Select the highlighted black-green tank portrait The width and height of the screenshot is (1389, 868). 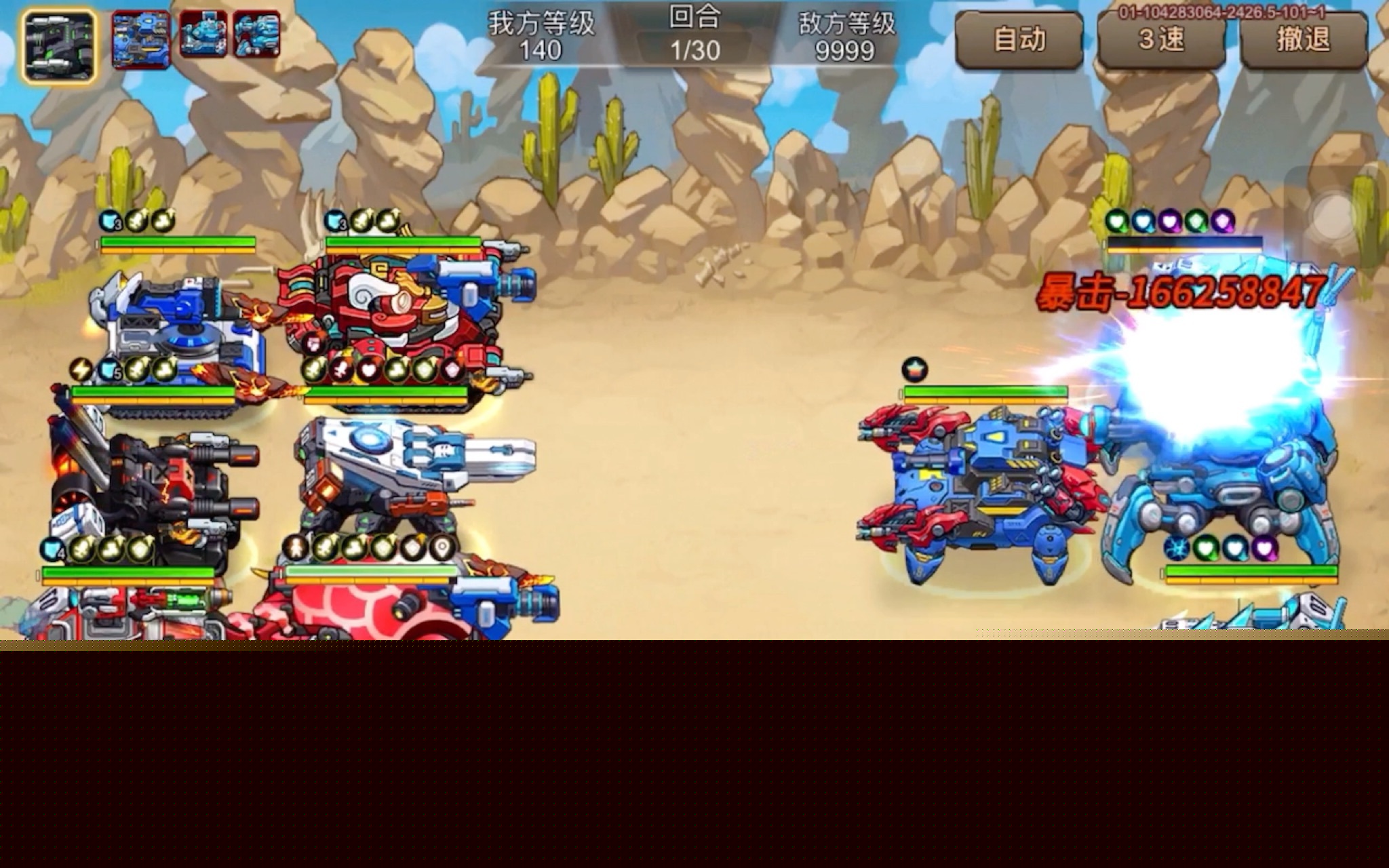59,45
